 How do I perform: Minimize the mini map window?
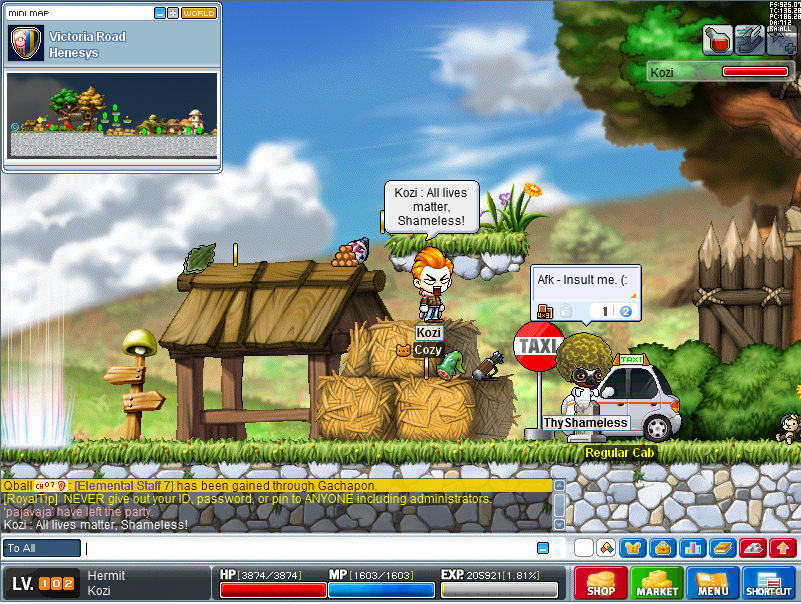point(160,13)
